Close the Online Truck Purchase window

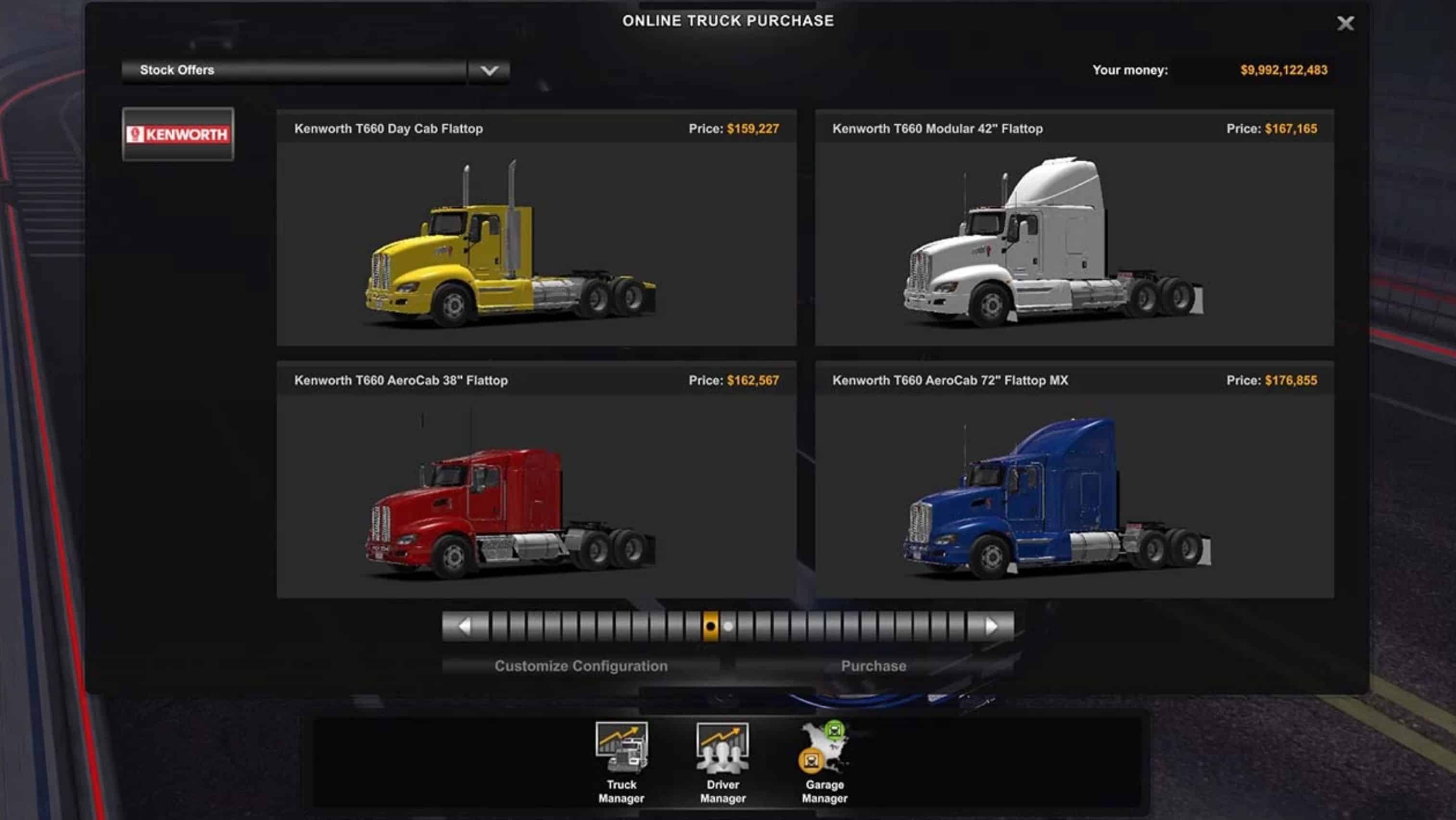point(1345,23)
